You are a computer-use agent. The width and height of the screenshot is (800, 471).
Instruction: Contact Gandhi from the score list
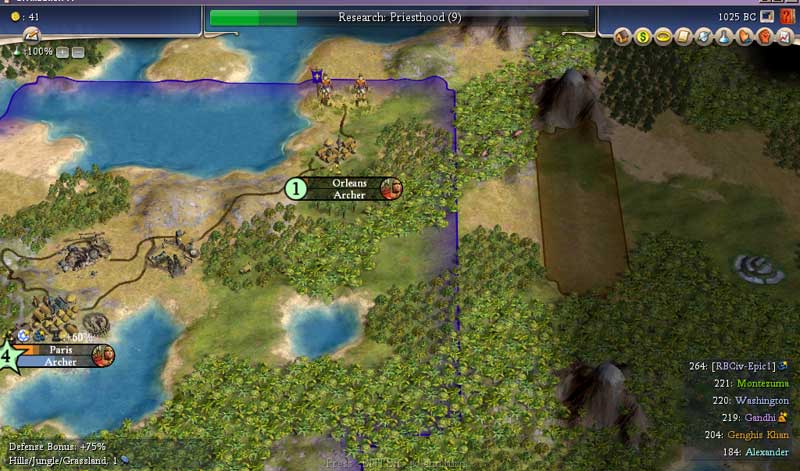click(x=755, y=417)
